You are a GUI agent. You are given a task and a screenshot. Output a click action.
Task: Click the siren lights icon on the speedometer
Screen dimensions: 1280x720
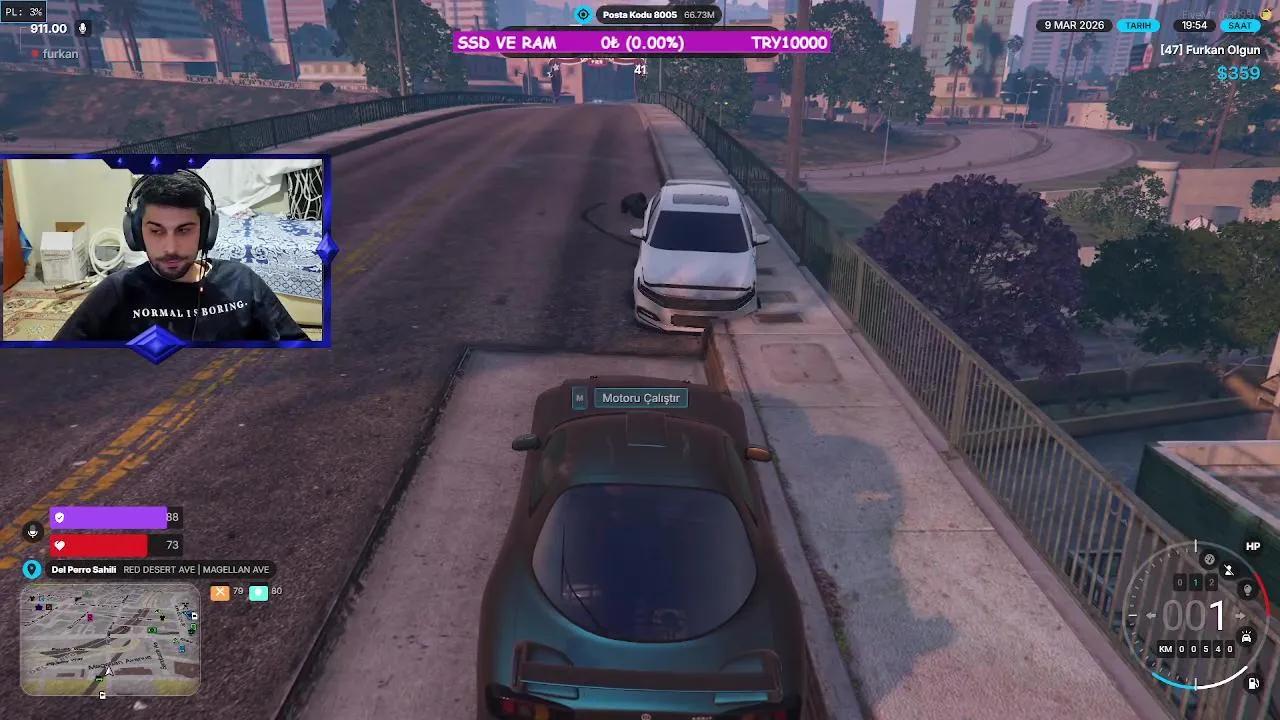click(1246, 635)
